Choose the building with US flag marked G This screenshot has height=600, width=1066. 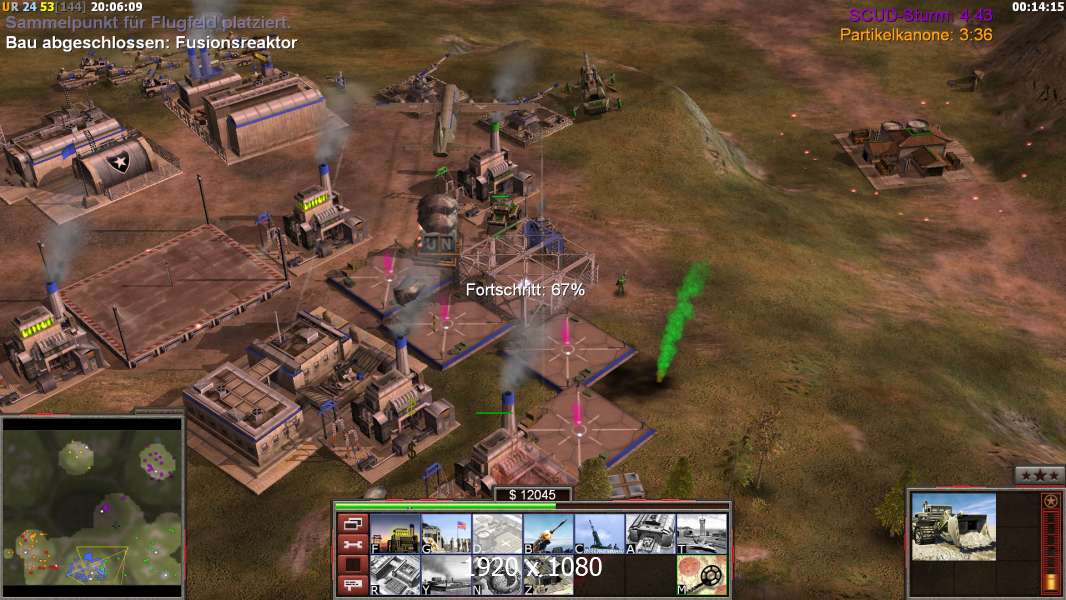tap(446, 534)
